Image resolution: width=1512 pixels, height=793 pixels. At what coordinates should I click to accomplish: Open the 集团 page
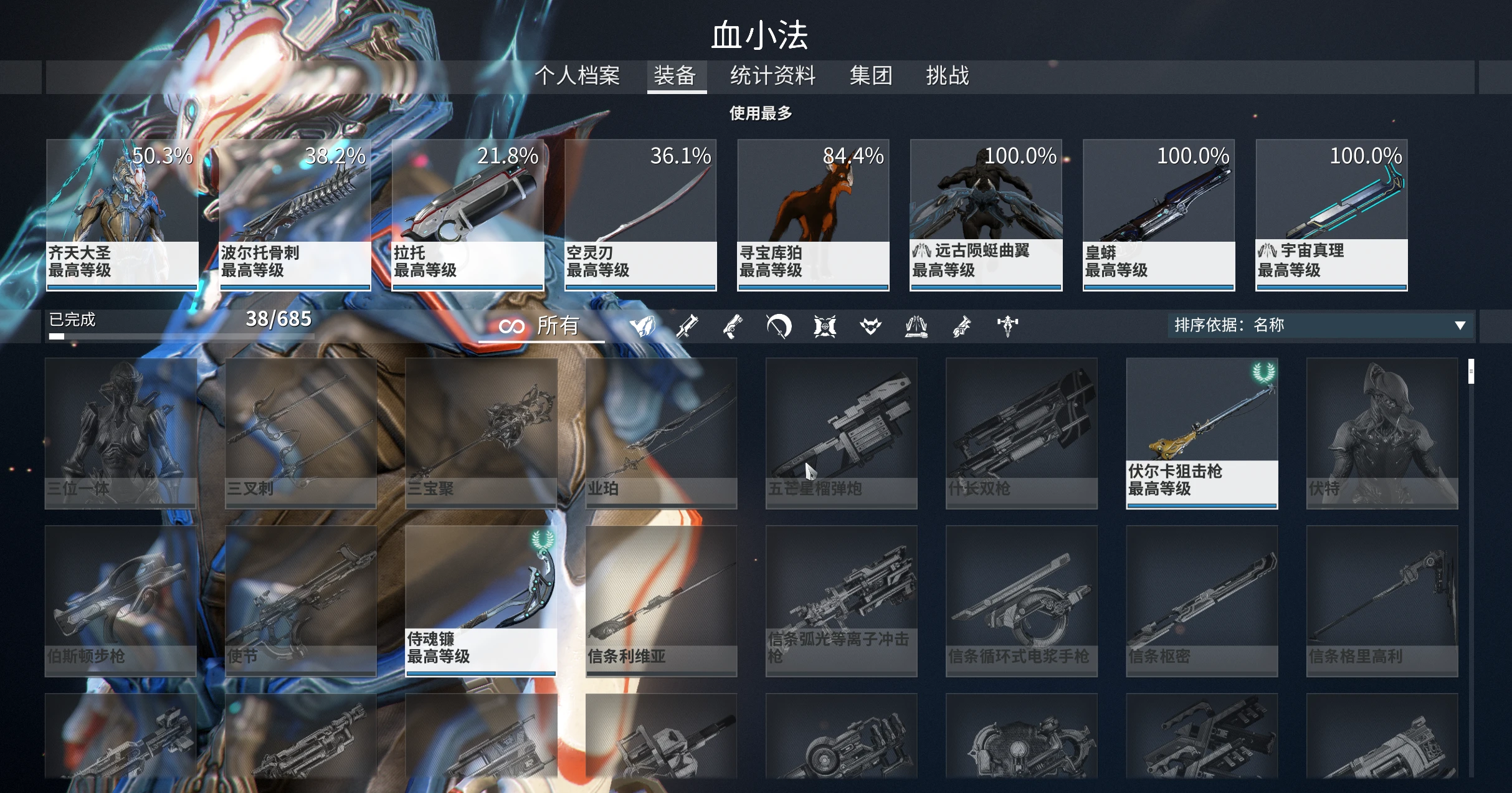pyautogui.click(x=870, y=75)
